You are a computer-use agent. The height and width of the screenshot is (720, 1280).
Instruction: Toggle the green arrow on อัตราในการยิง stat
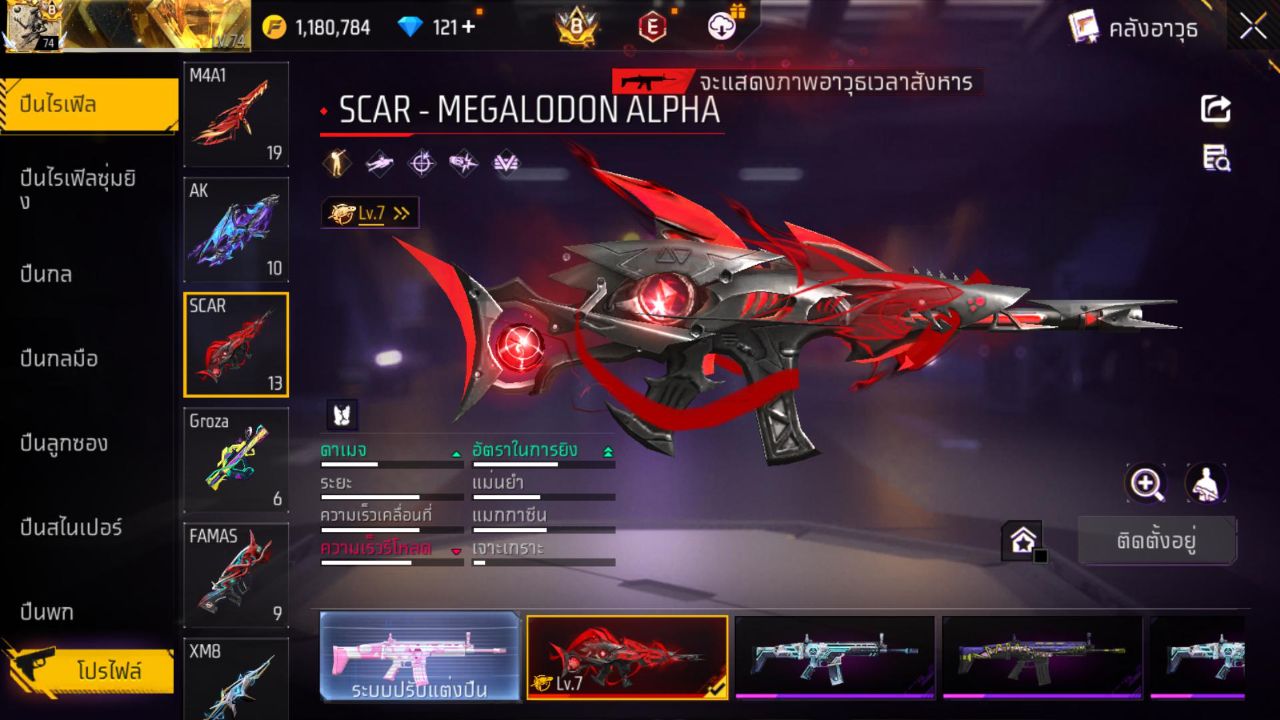606,450
